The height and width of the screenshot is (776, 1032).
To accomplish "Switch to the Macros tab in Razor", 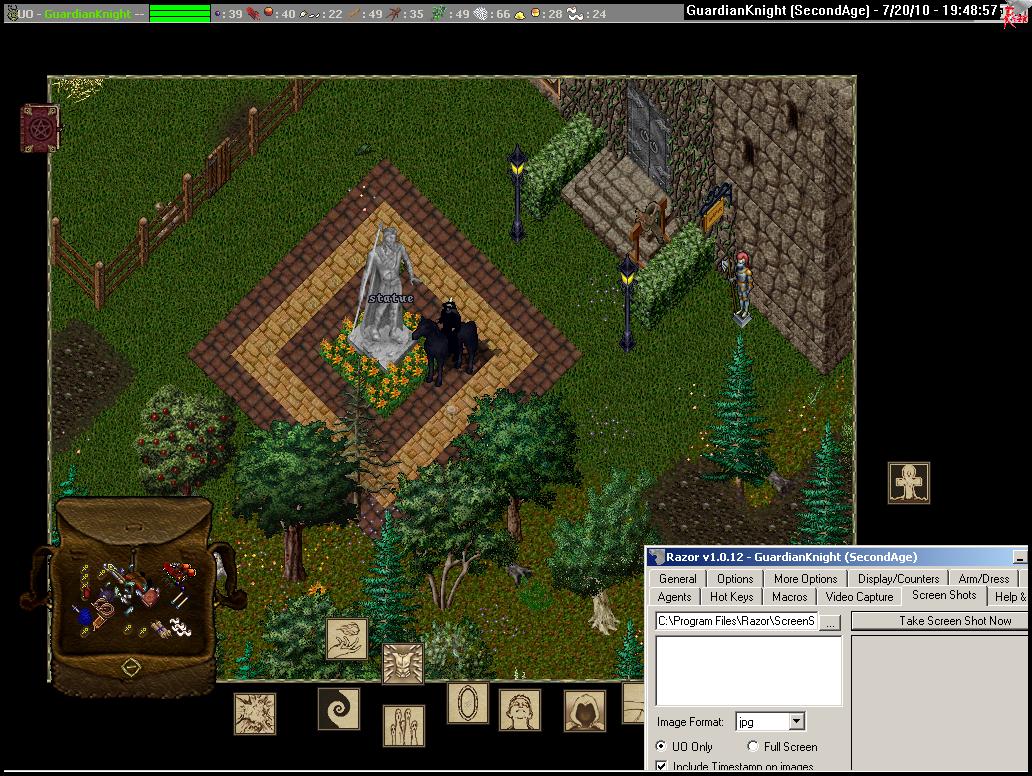I will (x=789, y=597).
